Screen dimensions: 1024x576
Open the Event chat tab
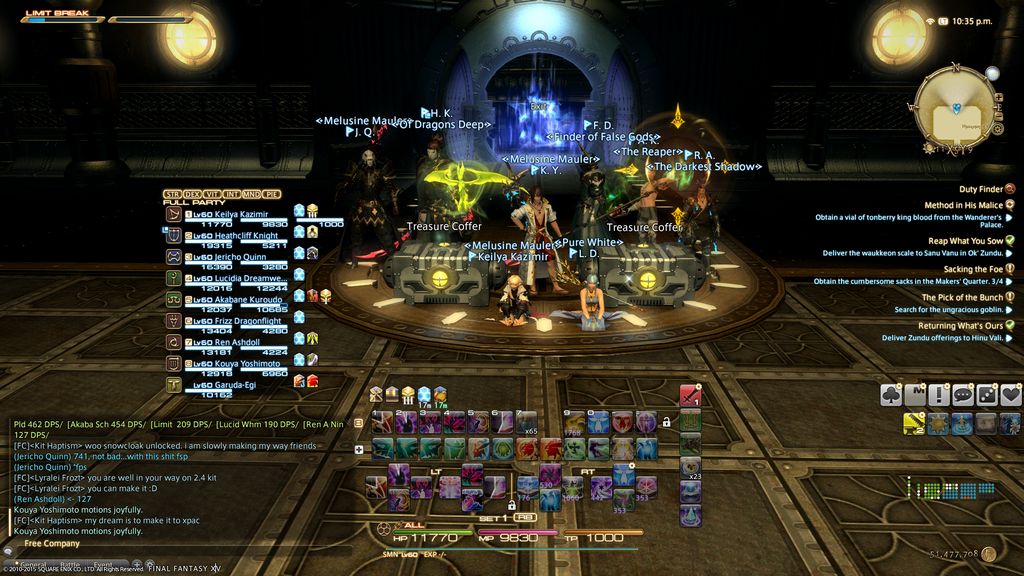coord(102,565)
